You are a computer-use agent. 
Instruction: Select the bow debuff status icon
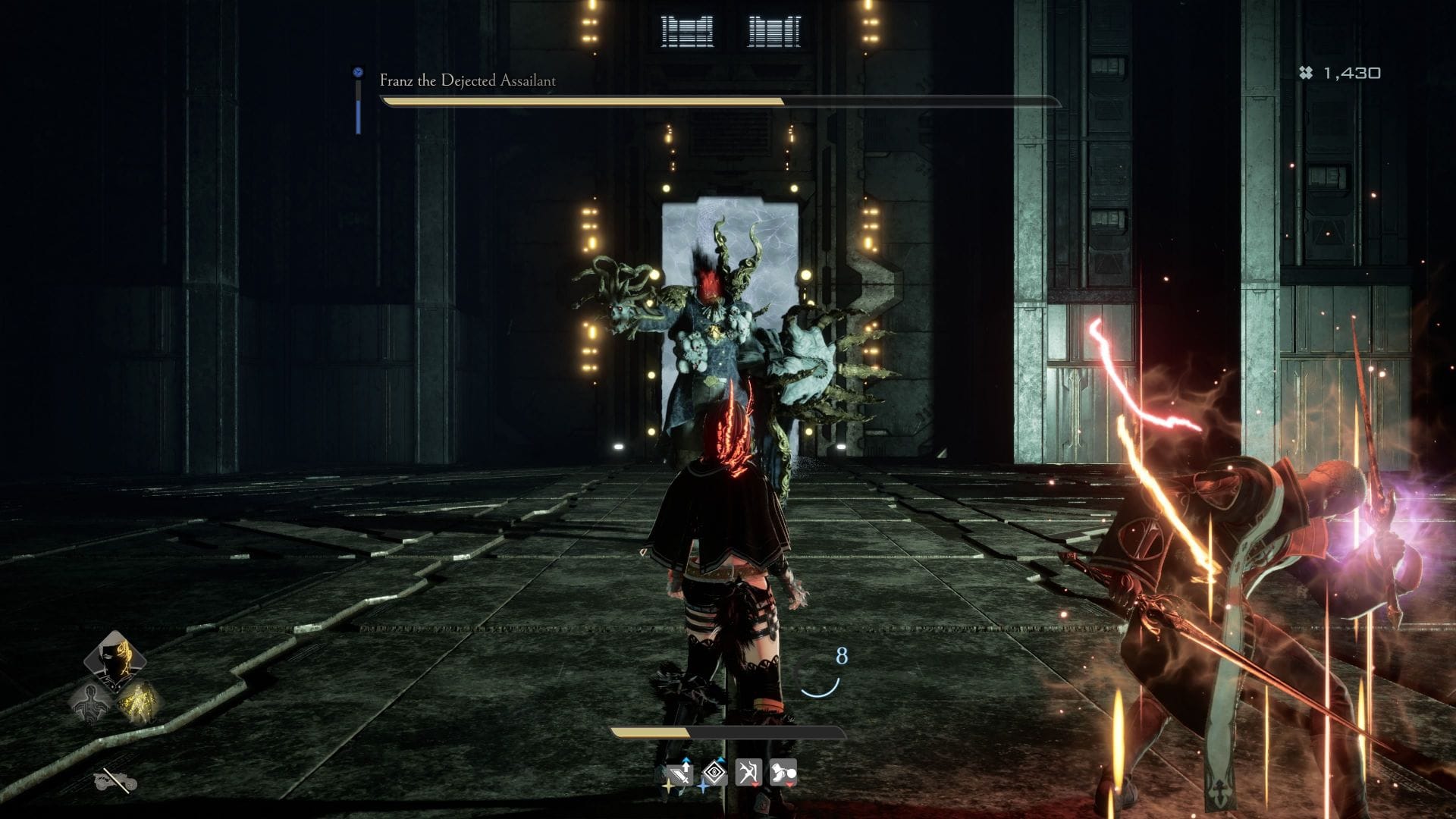(x=748, y=773)
